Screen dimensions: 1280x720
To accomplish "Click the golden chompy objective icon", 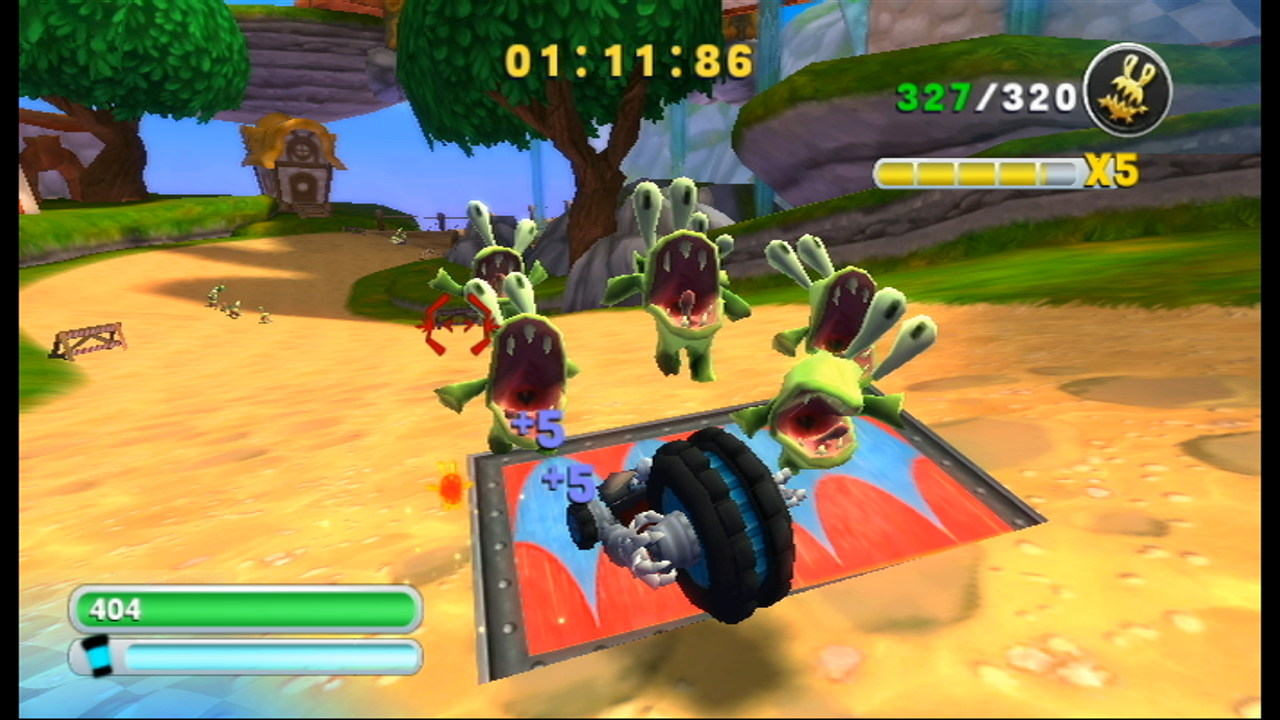I will 1127,91.
